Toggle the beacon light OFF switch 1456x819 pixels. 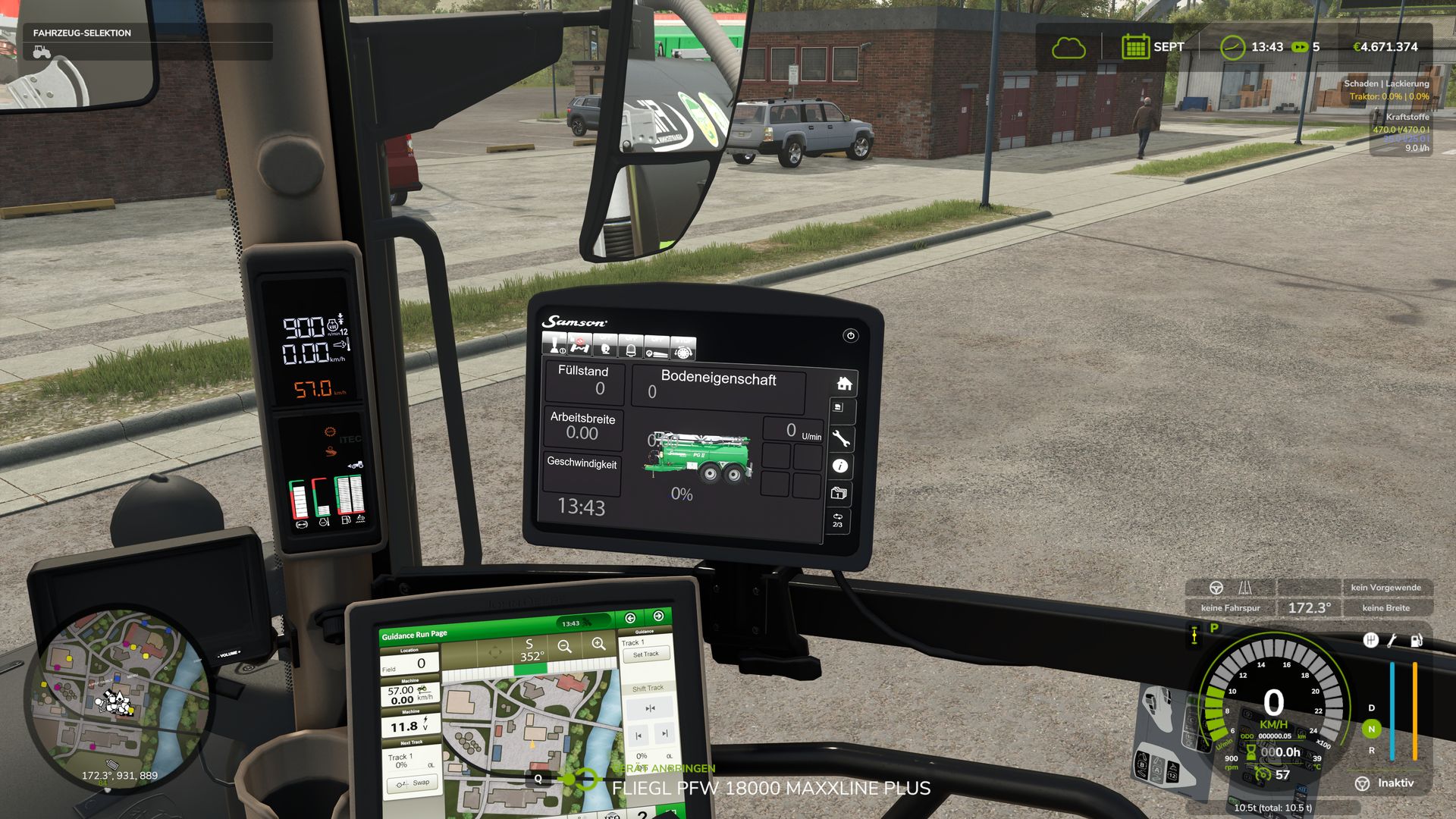[x=631, y=347]
